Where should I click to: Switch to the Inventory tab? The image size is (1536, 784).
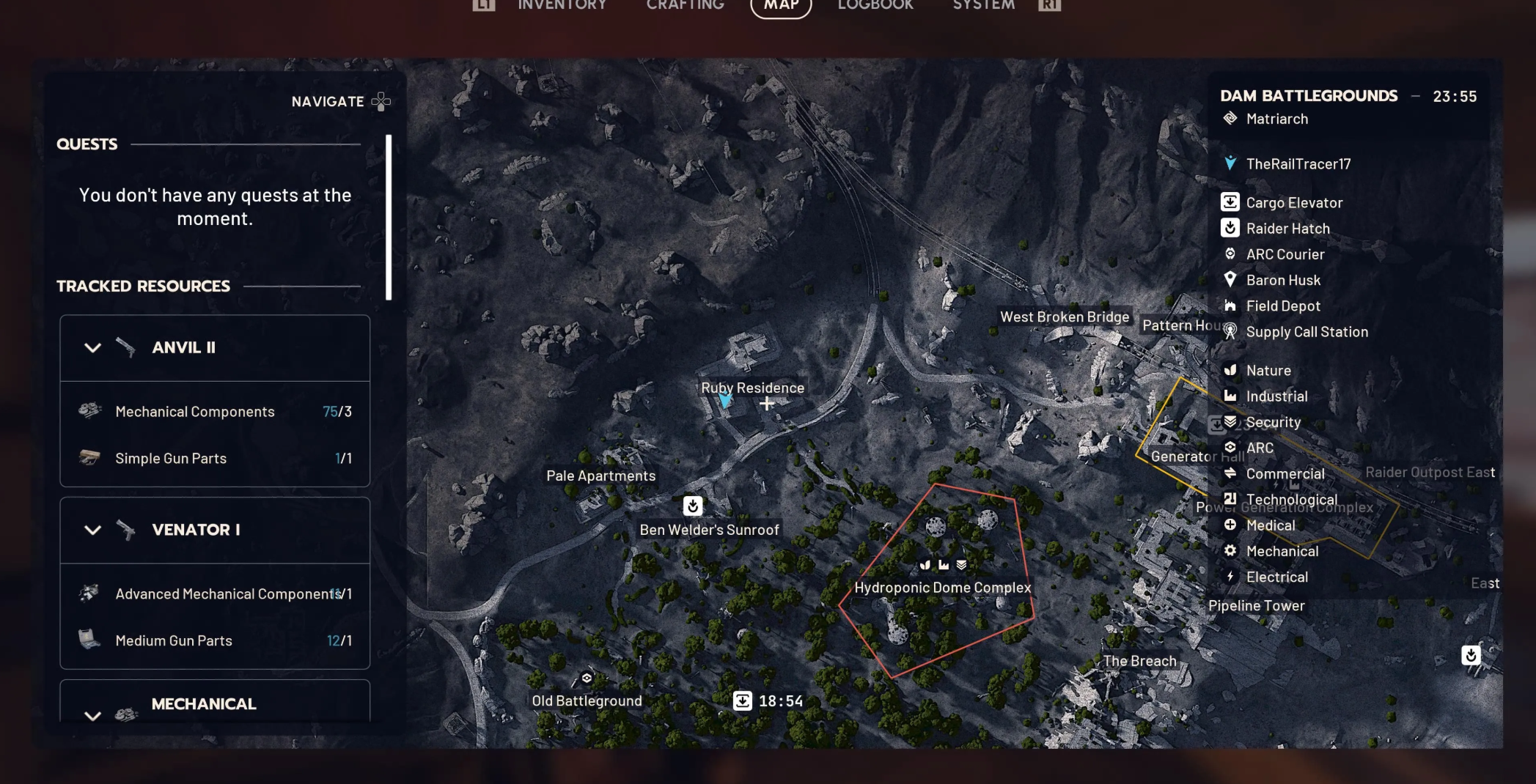tap(562, 5)
